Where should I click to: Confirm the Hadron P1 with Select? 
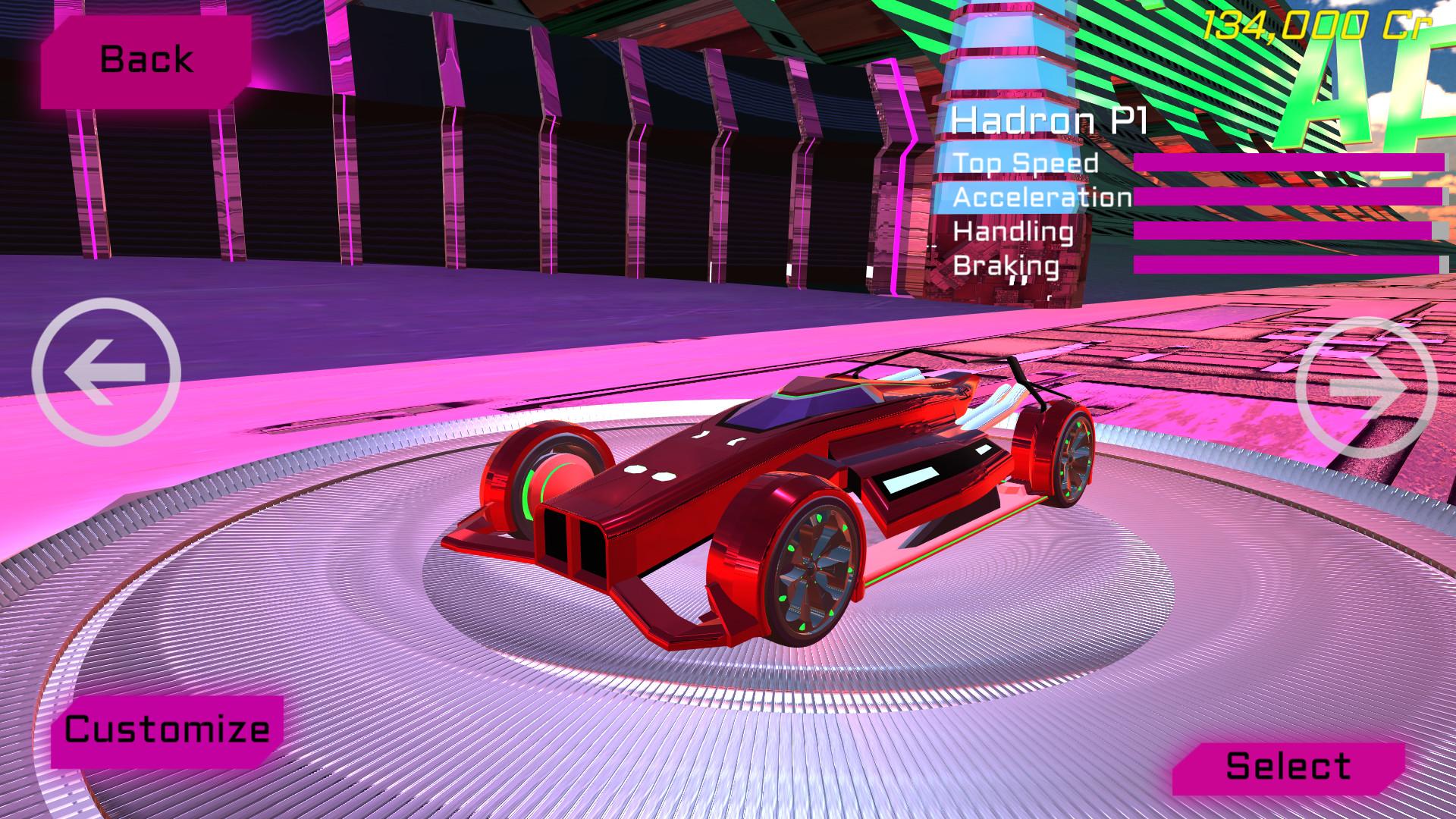coord(1288,767)
